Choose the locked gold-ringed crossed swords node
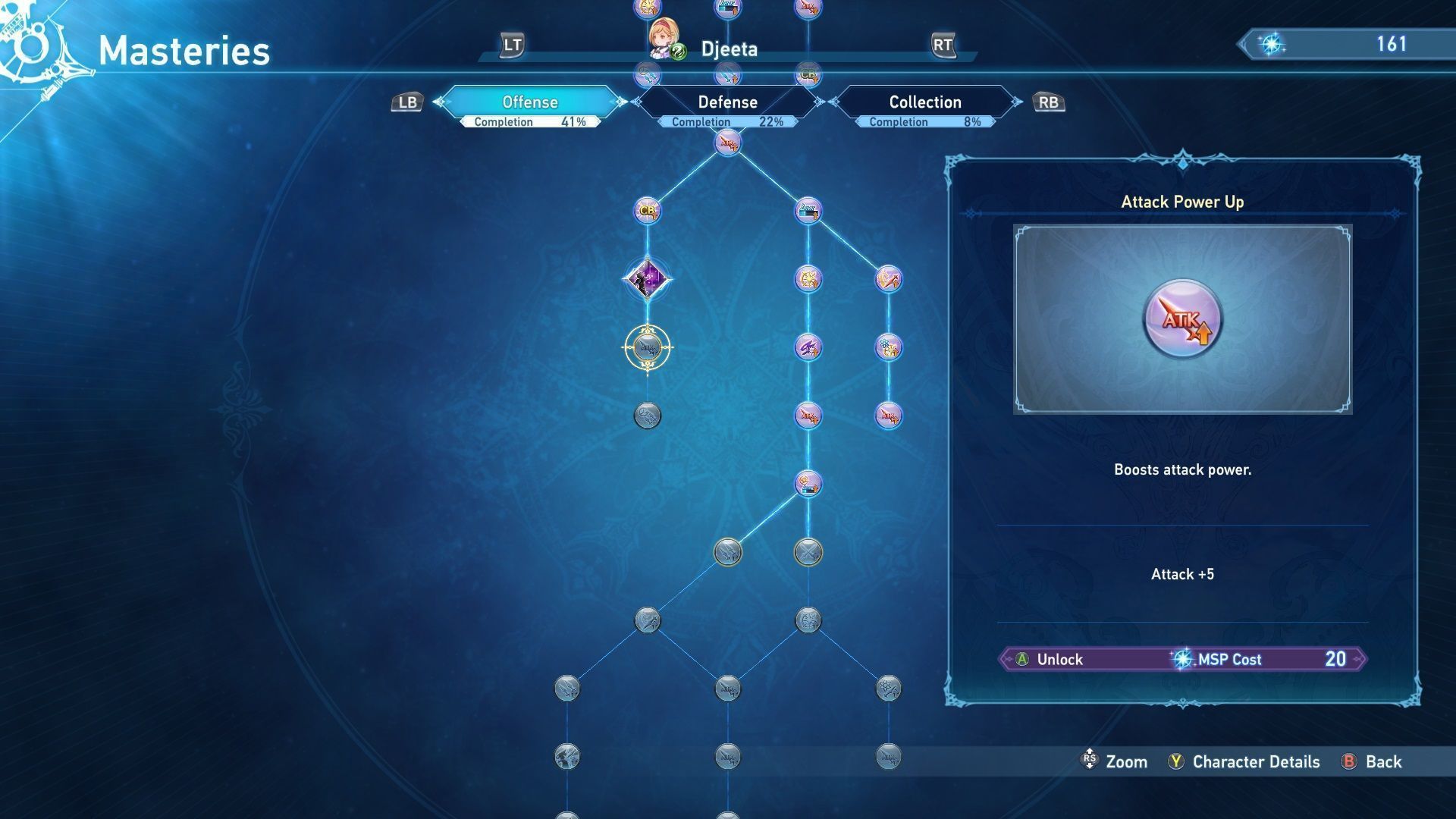The width and height of the screenshot is (1456, 819). pyautogui.click(x=808, y=552)
